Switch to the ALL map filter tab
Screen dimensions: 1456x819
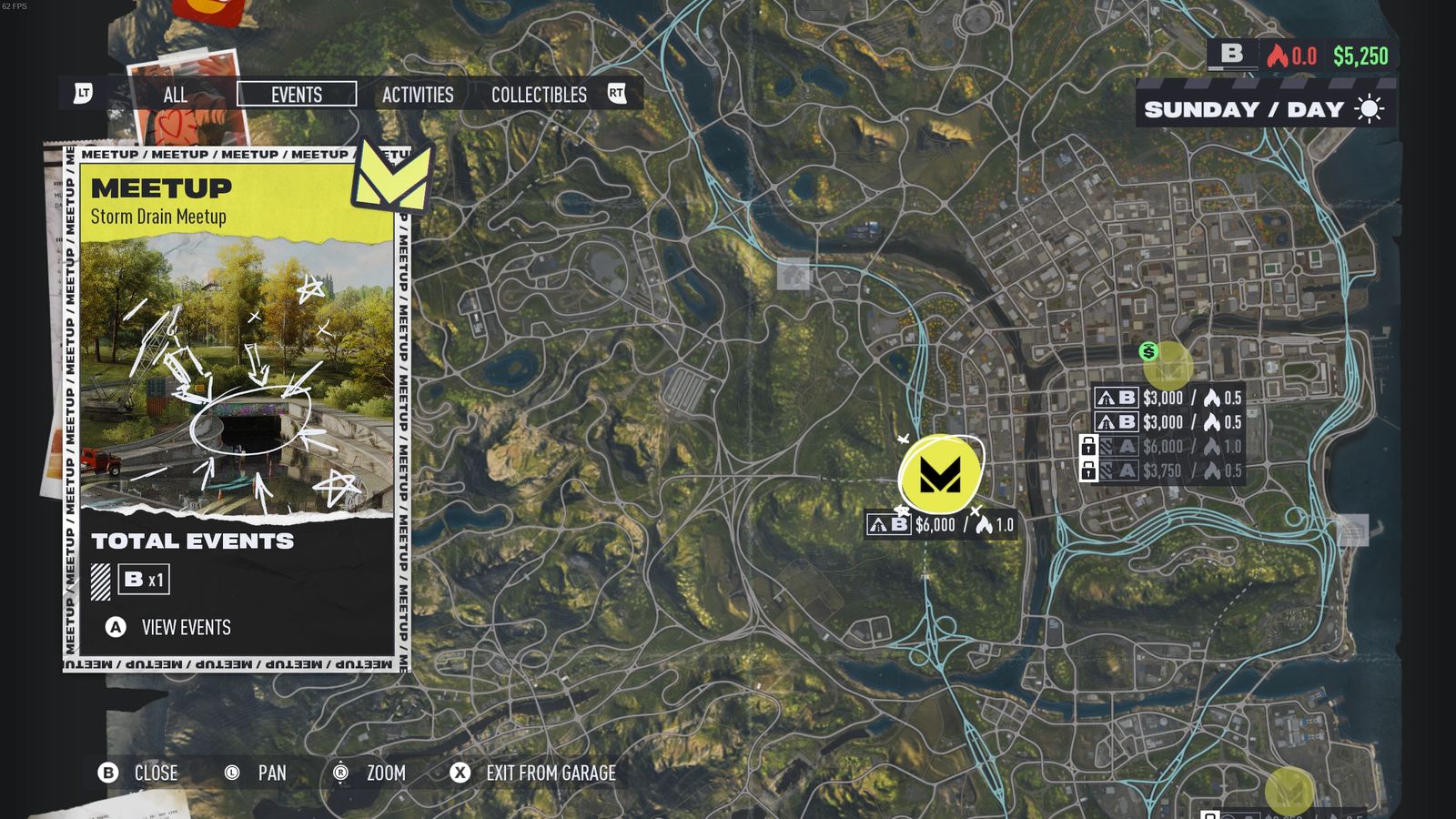(176, 95)
